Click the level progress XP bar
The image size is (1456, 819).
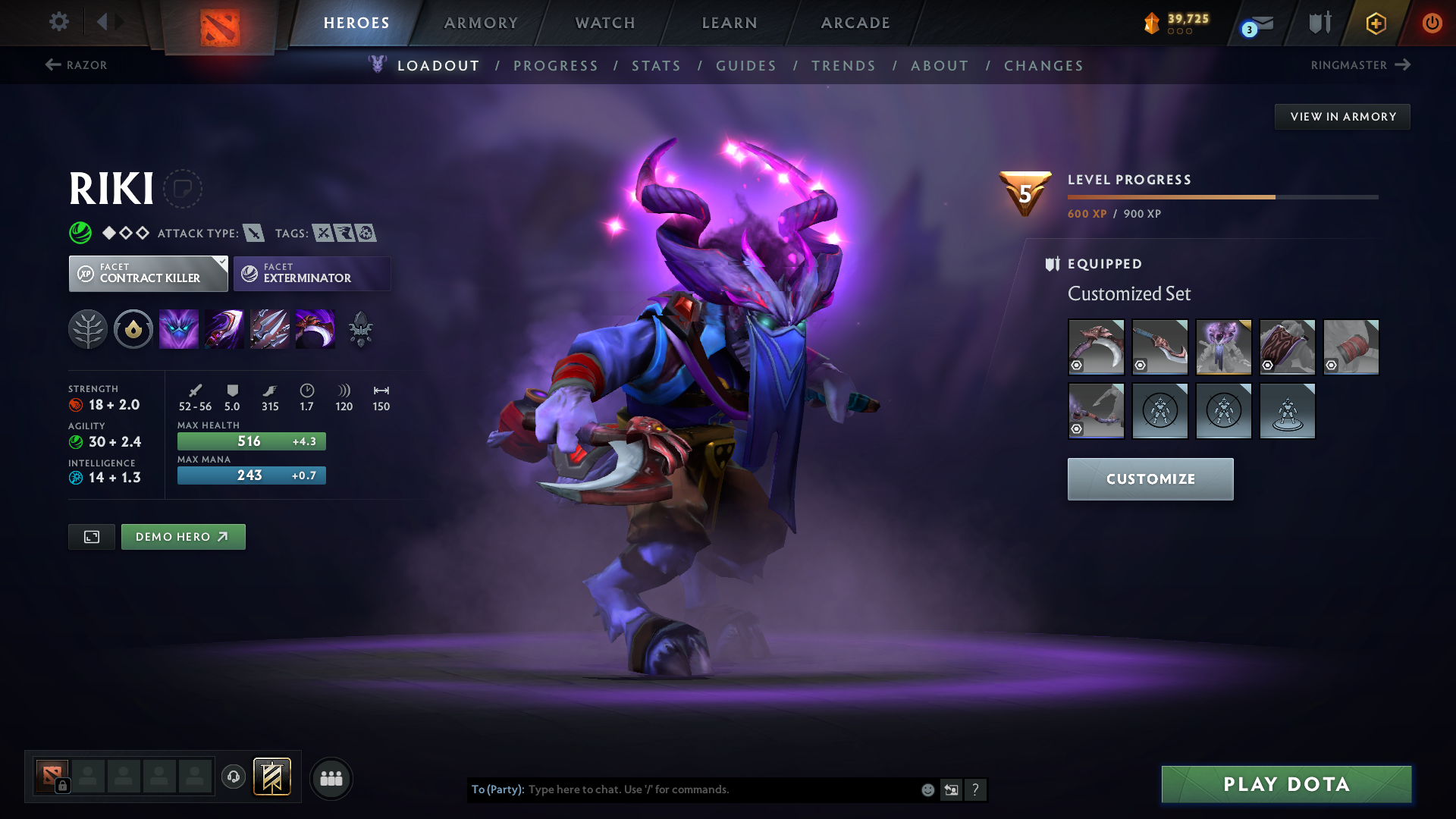[1221, 196]
